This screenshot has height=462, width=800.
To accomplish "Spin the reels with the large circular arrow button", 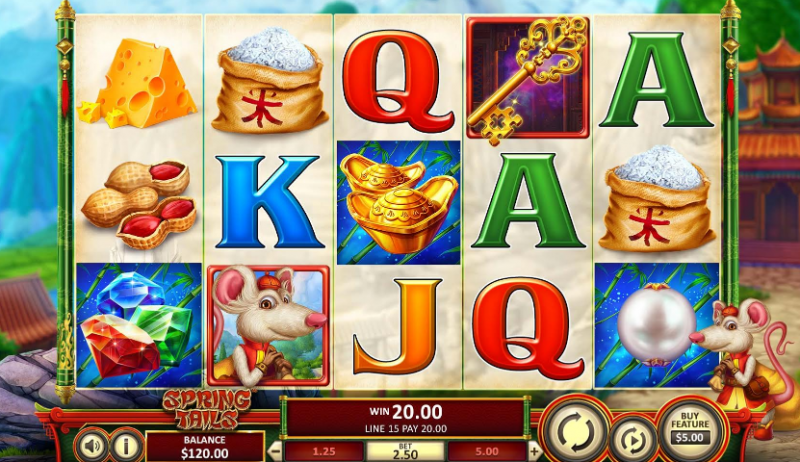I will click(575, 430).
